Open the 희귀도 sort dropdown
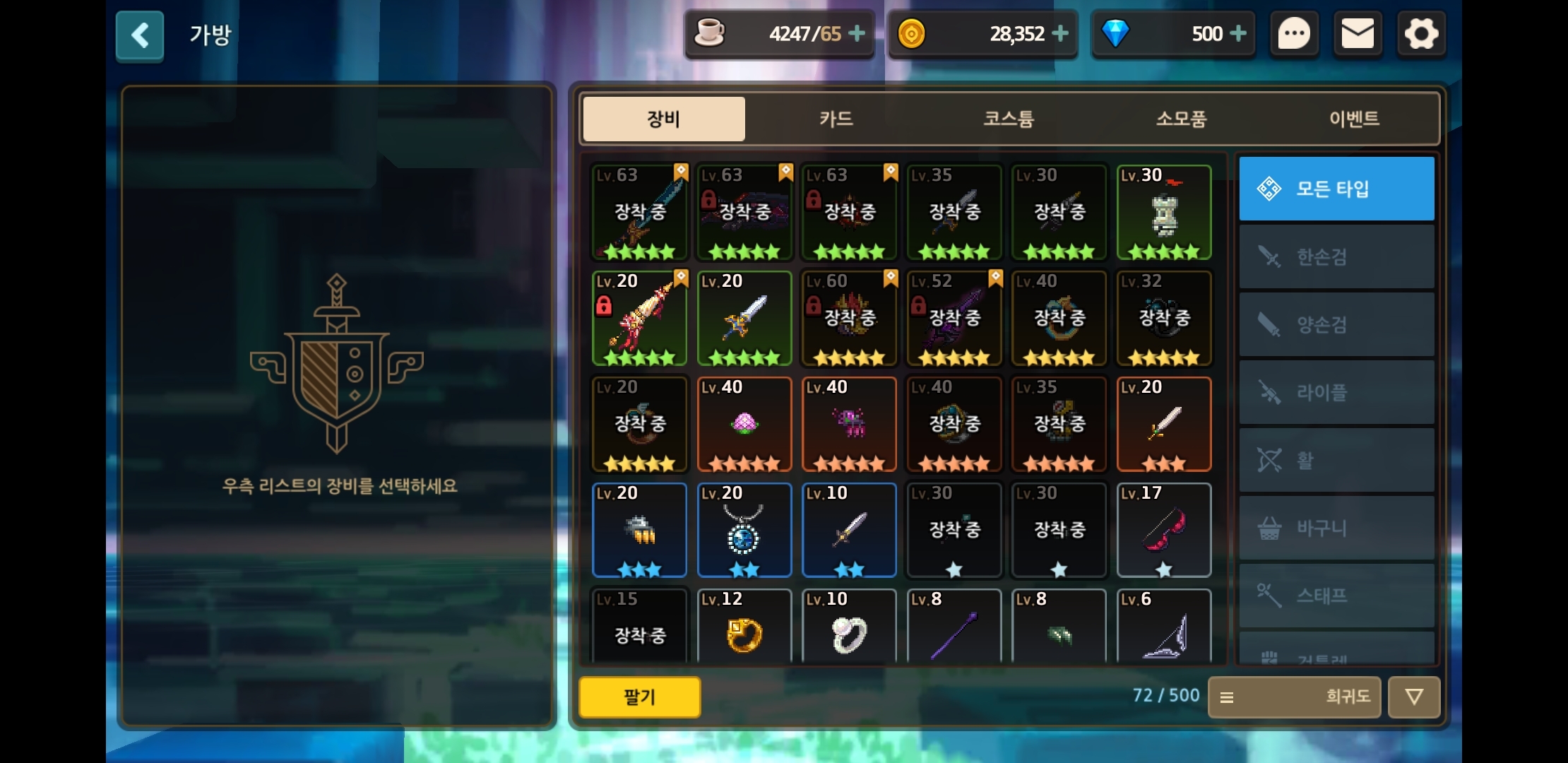 click(1294, 697)
